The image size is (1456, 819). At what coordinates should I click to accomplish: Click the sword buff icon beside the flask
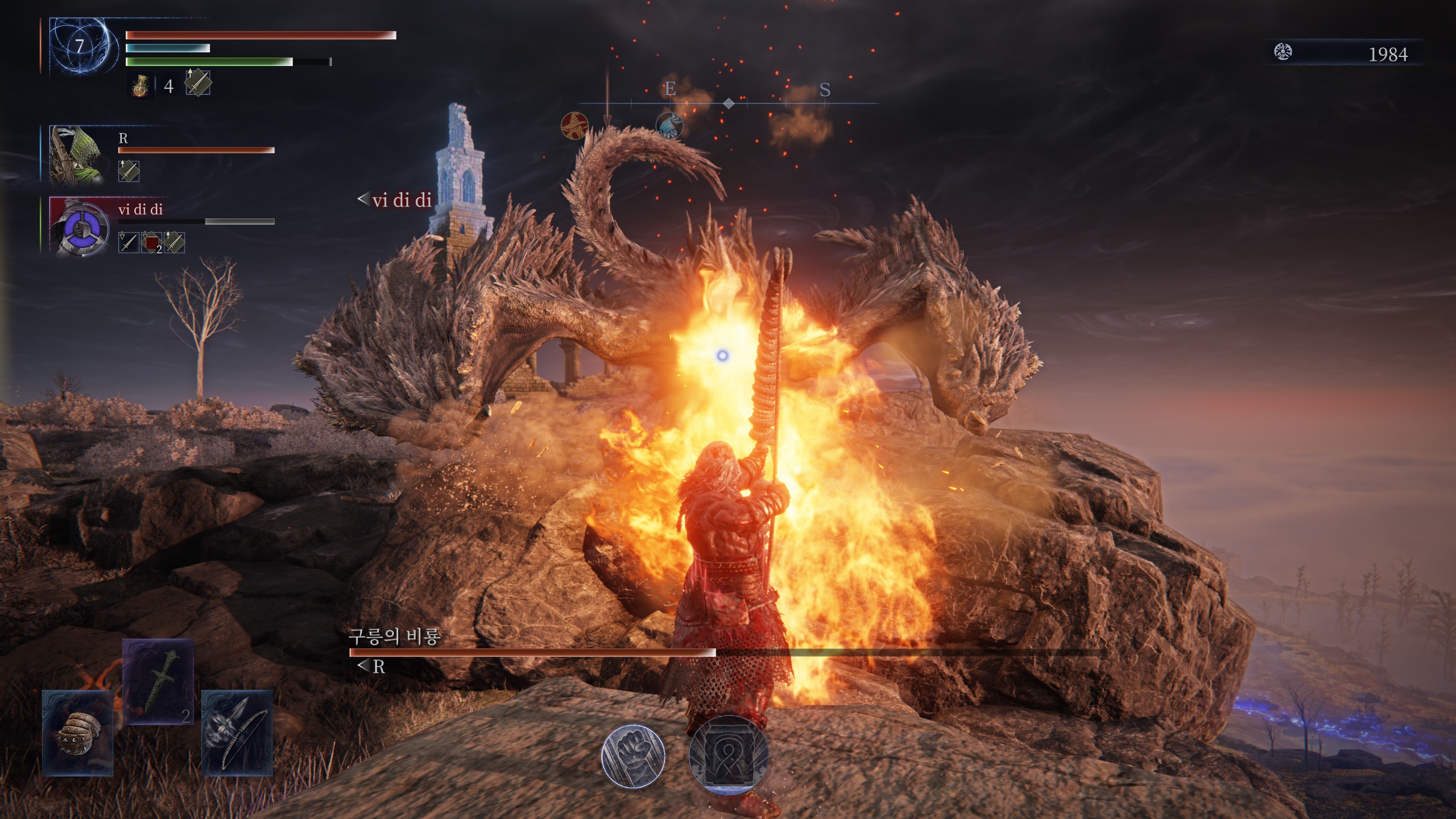pyautogui.click(x=198, y=83)
